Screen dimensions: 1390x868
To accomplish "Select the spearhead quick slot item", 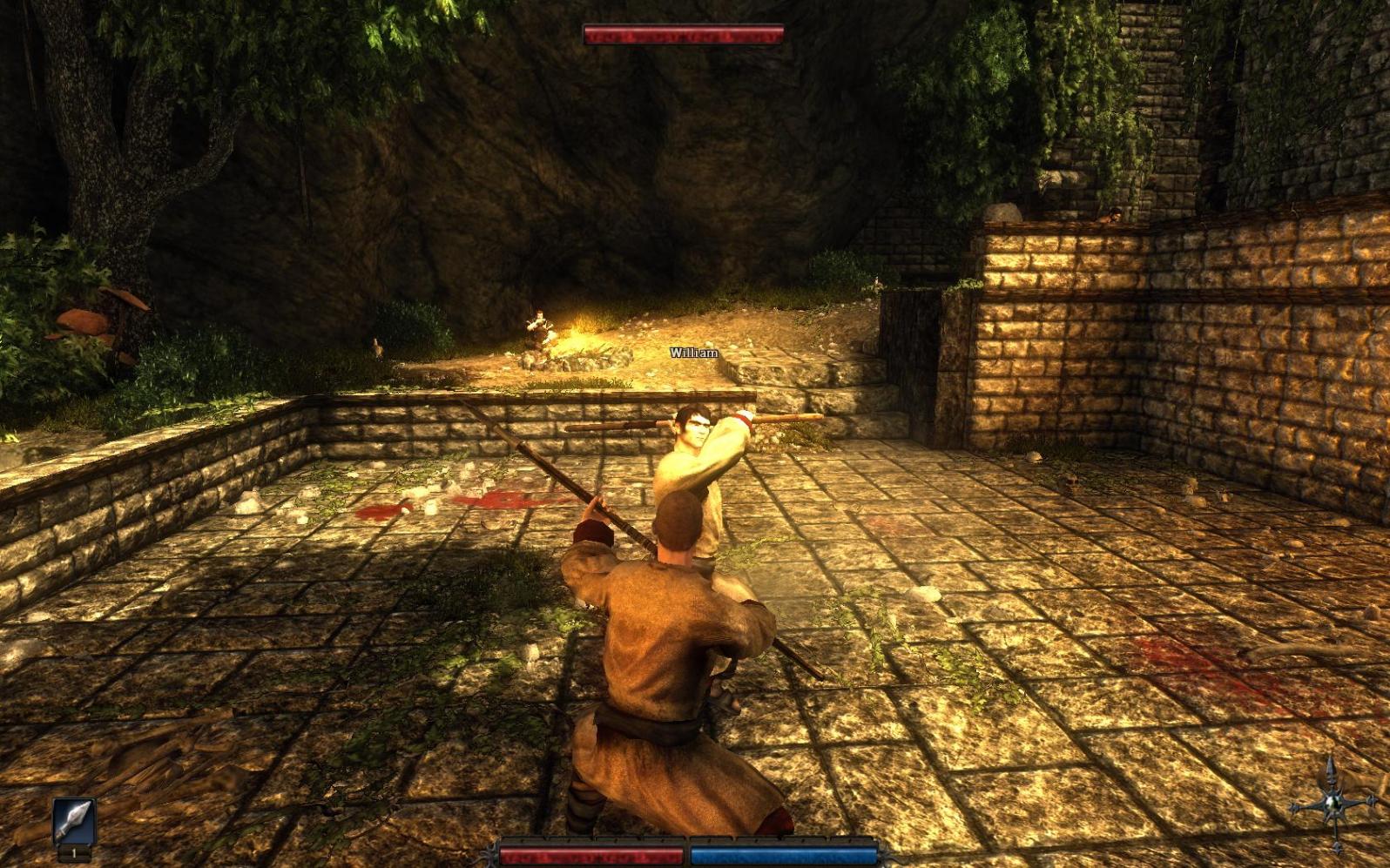I will [x=74, y=821].
